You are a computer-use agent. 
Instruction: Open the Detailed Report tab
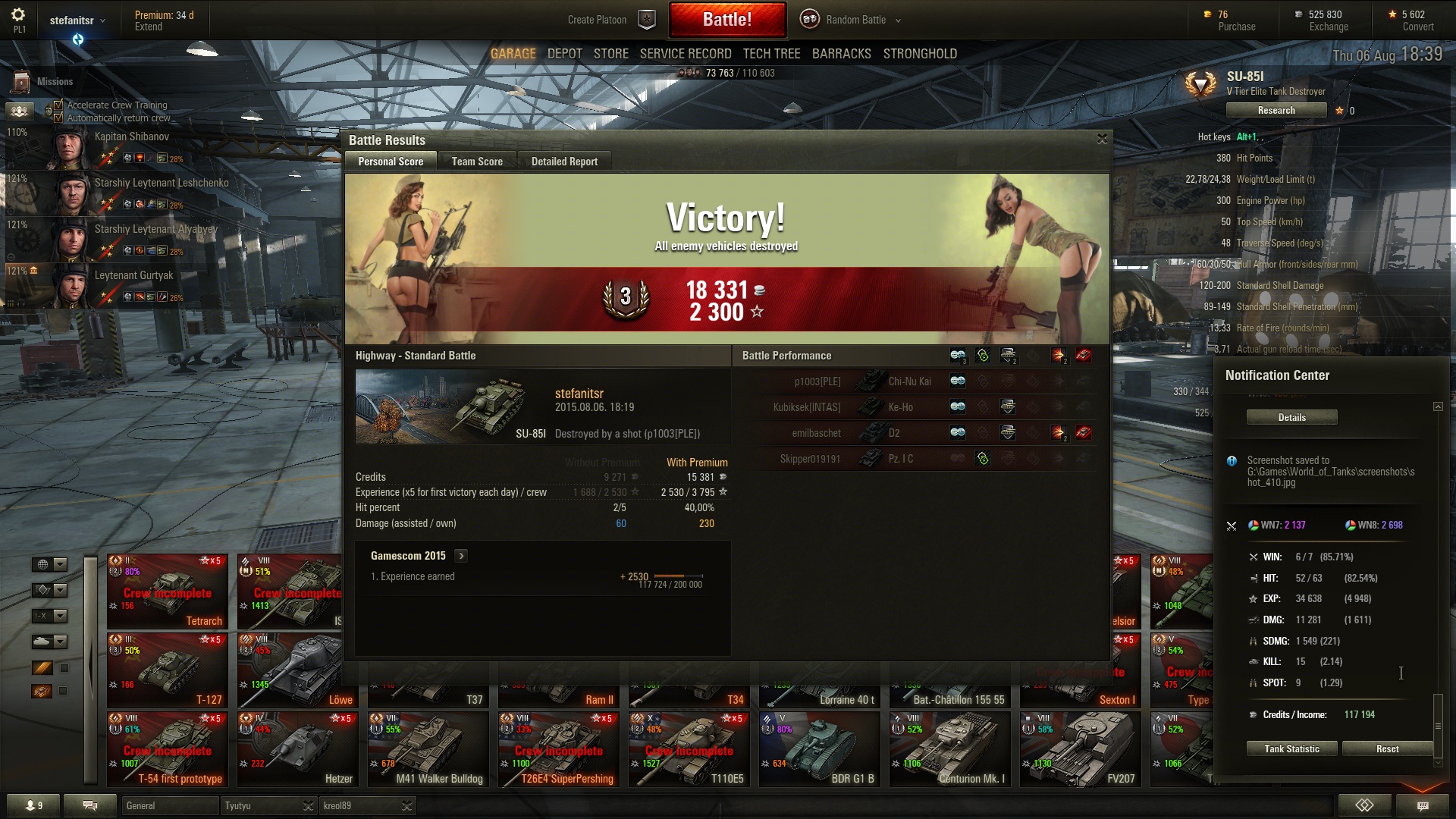[564, 162]
